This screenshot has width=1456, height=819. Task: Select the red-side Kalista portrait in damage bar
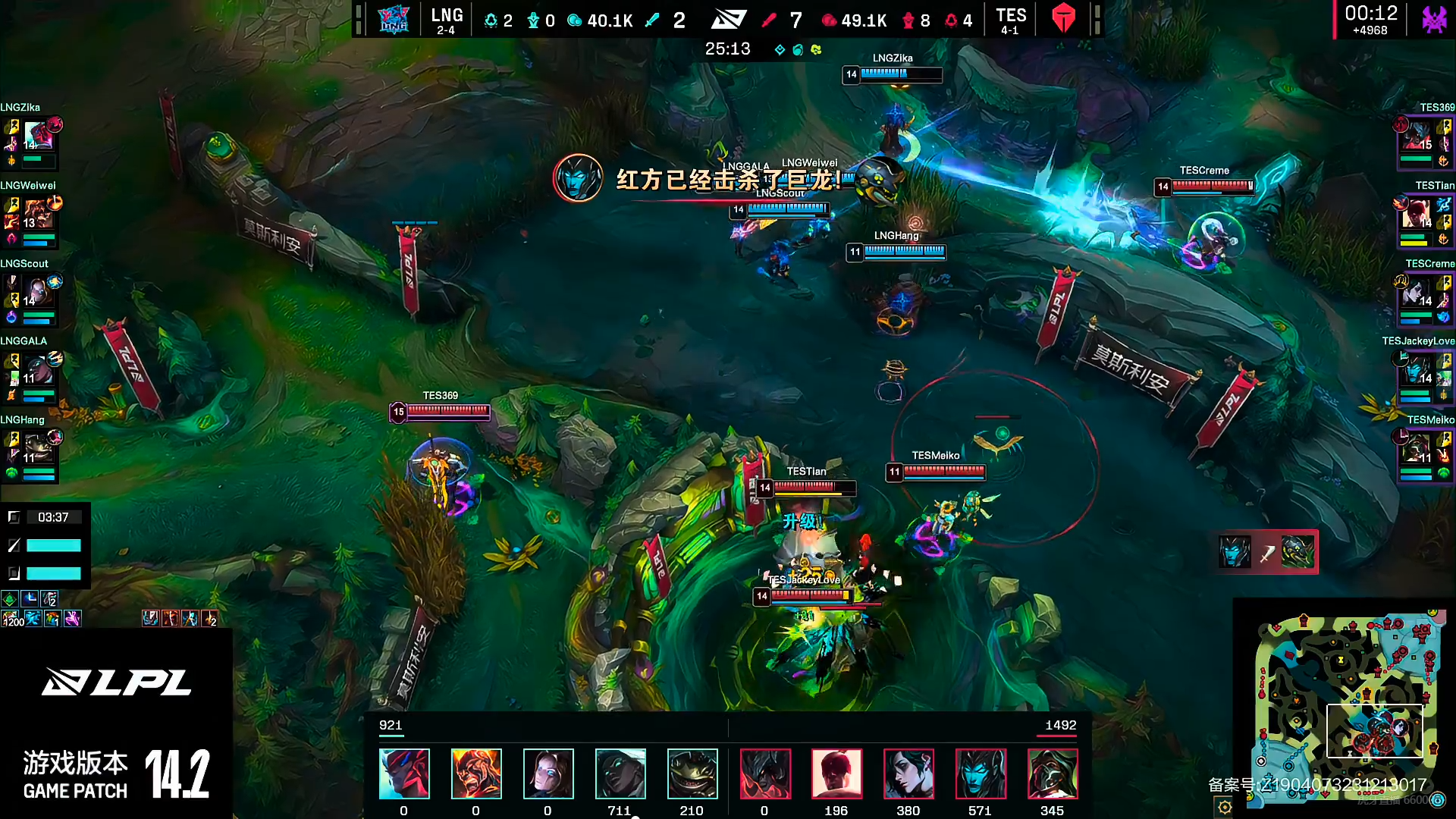[x=980, y=773]
